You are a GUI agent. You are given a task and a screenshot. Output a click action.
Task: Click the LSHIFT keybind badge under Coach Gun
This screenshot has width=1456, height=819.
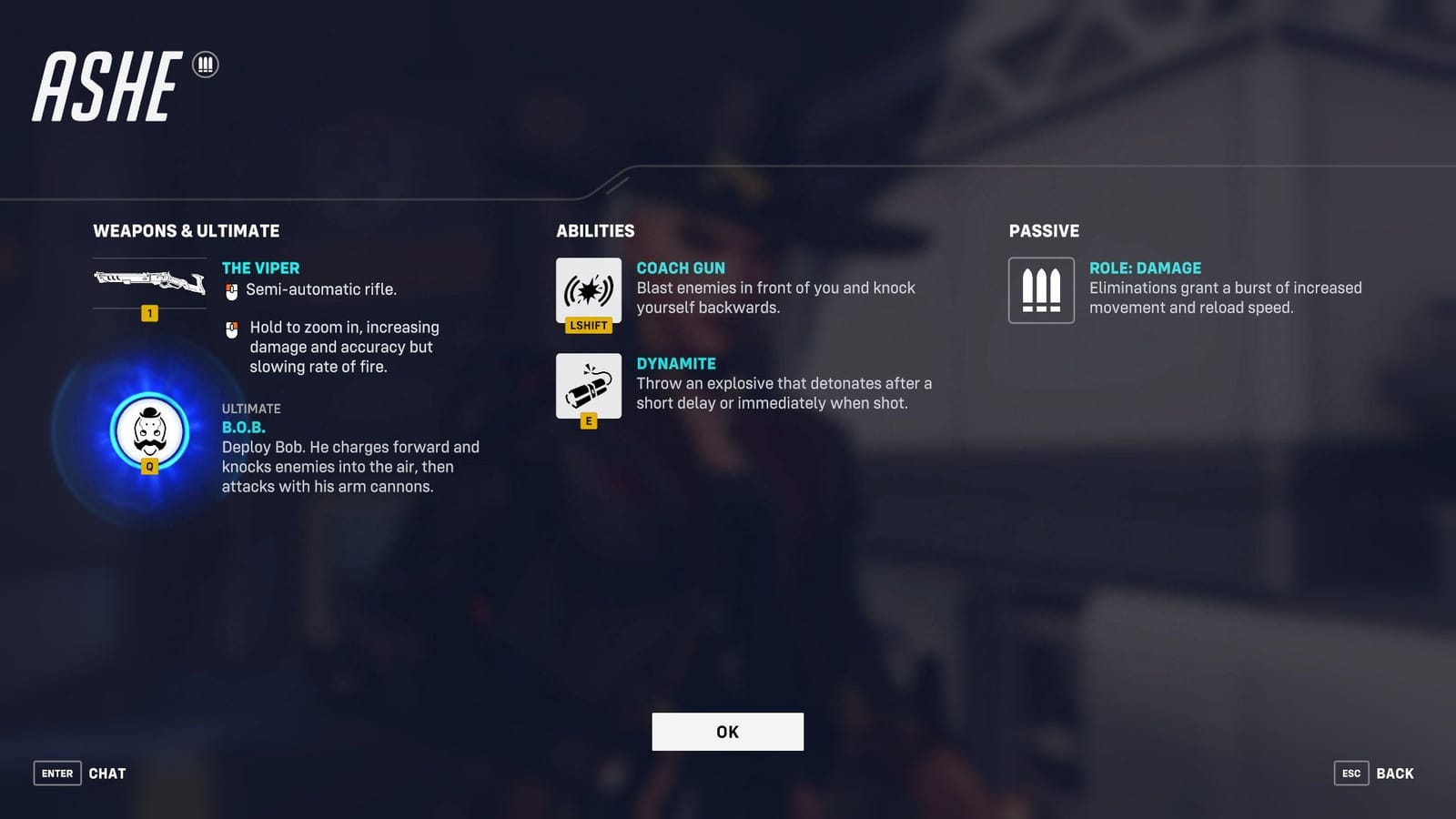[588, 325]
